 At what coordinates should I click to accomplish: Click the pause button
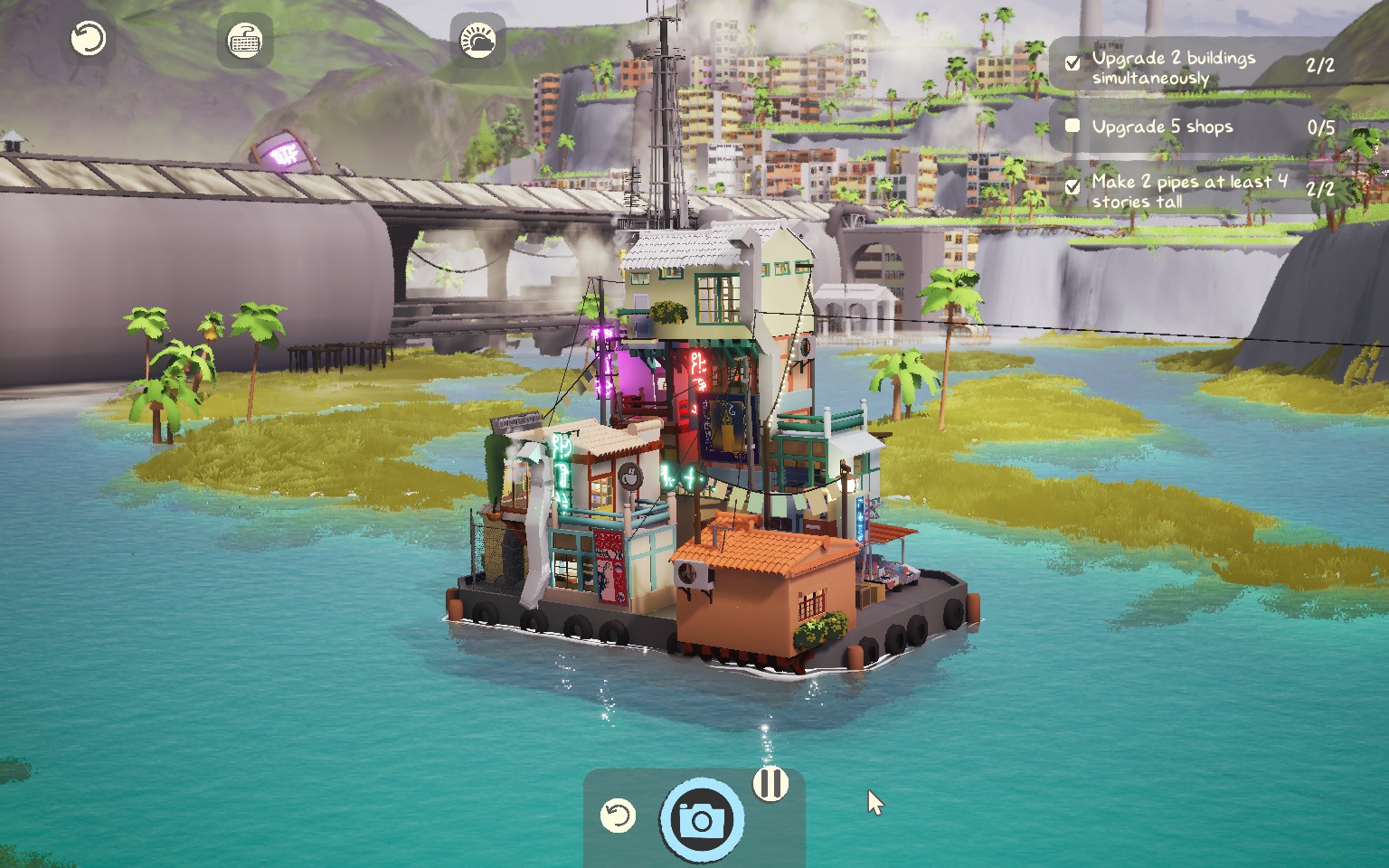point(770,783)
